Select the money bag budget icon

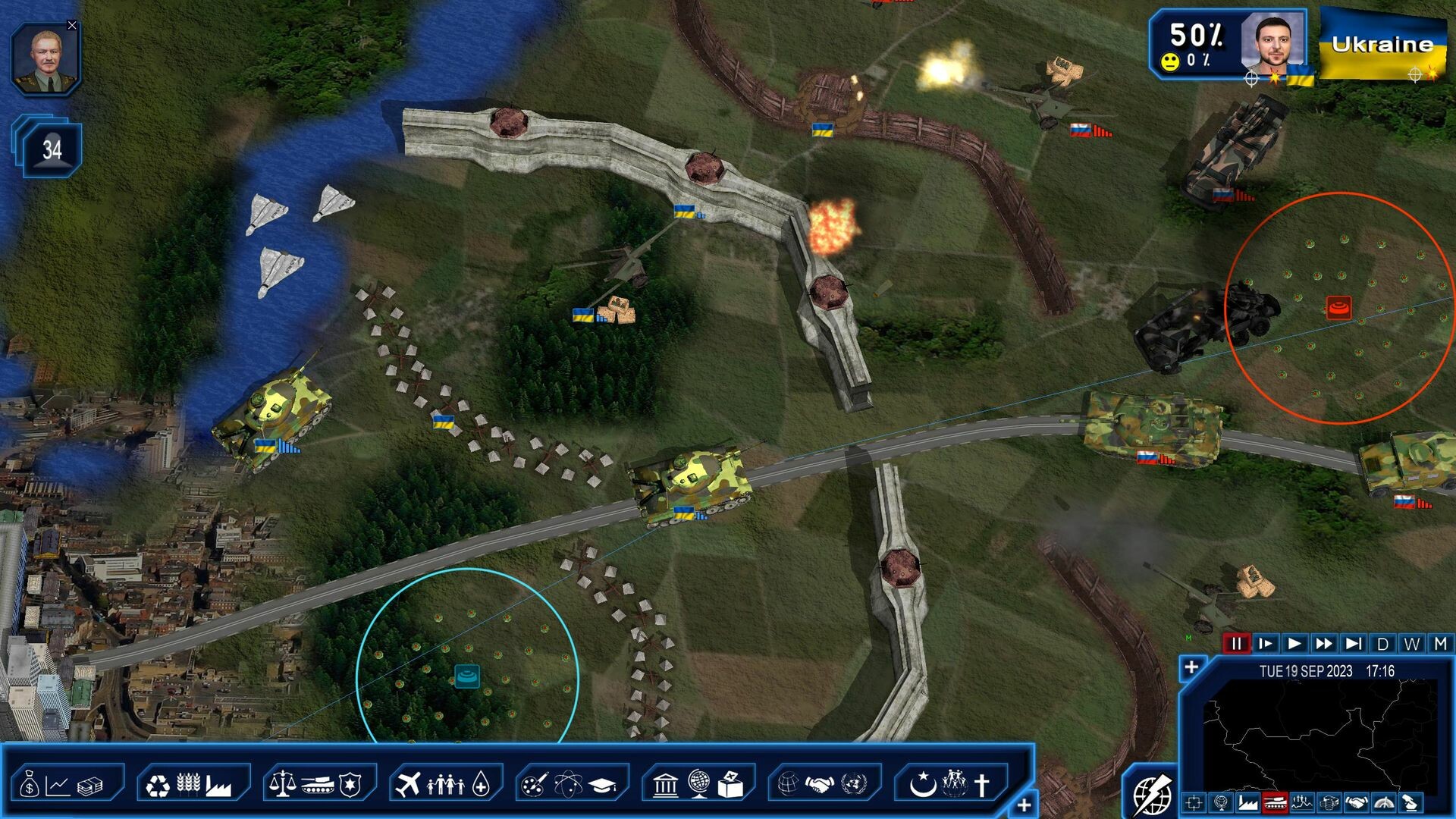pos(31,783)
